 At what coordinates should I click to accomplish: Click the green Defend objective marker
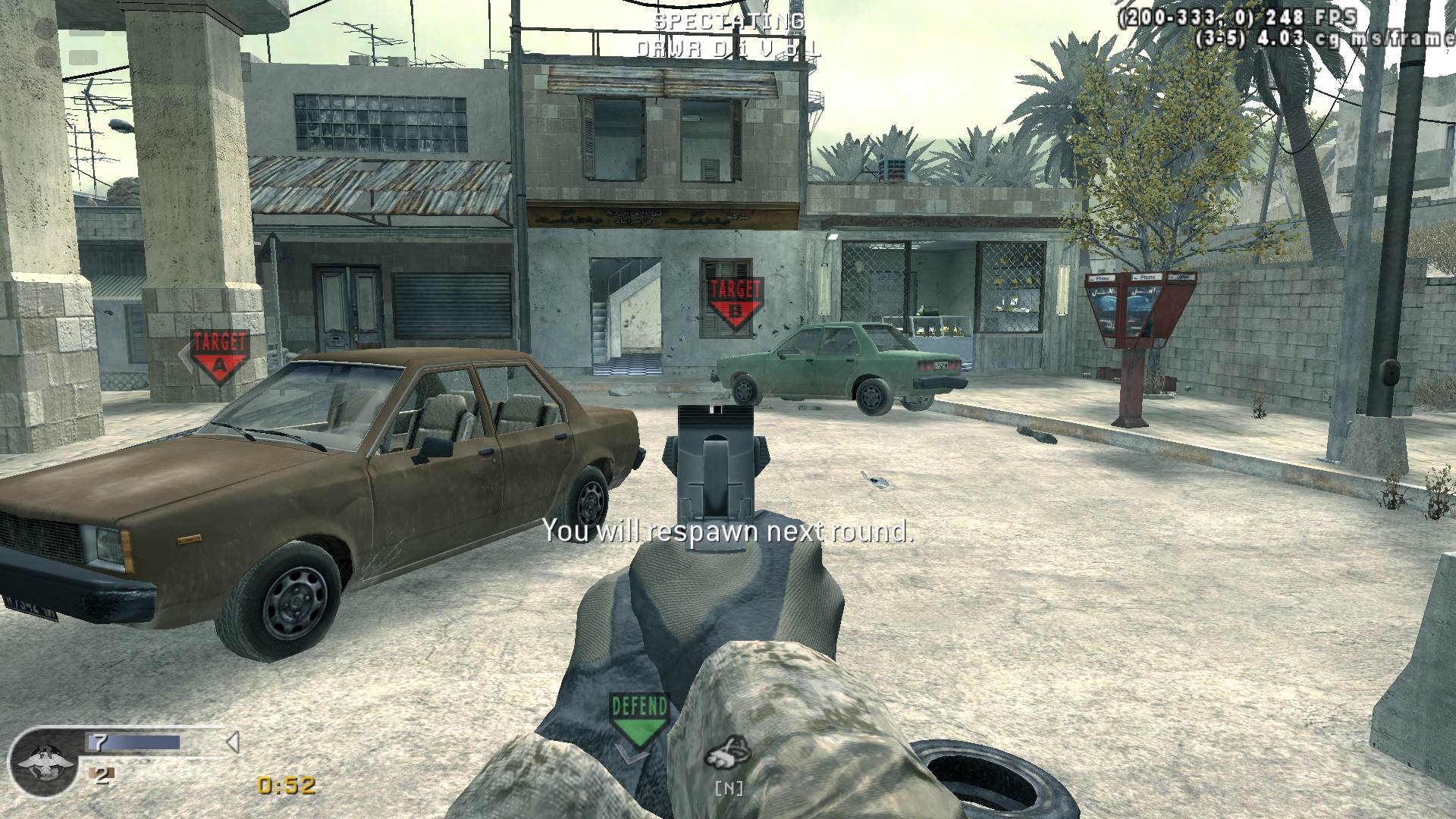[639, 720]
